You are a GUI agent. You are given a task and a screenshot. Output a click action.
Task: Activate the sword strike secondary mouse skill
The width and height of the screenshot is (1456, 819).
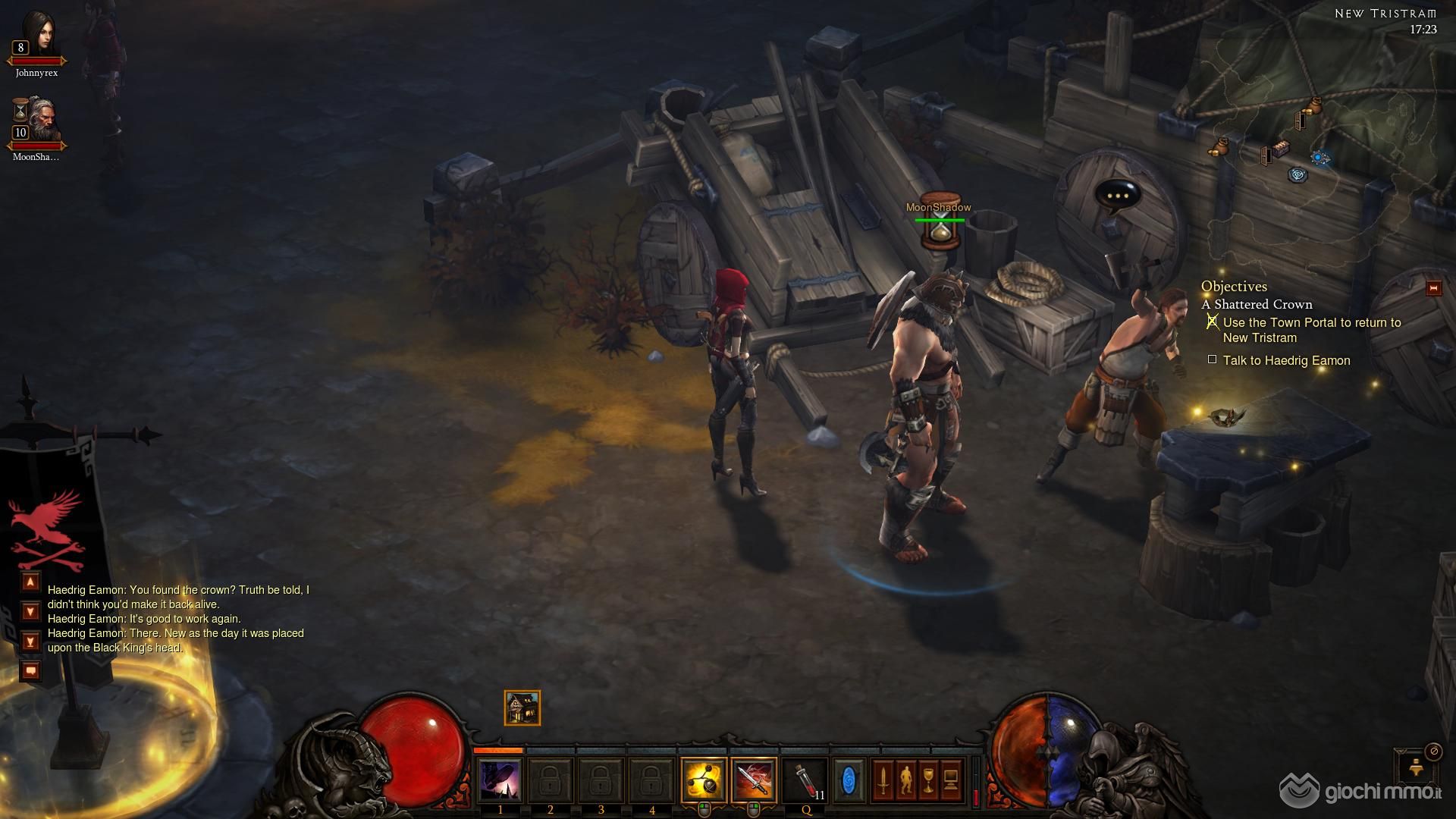[754, 780]
